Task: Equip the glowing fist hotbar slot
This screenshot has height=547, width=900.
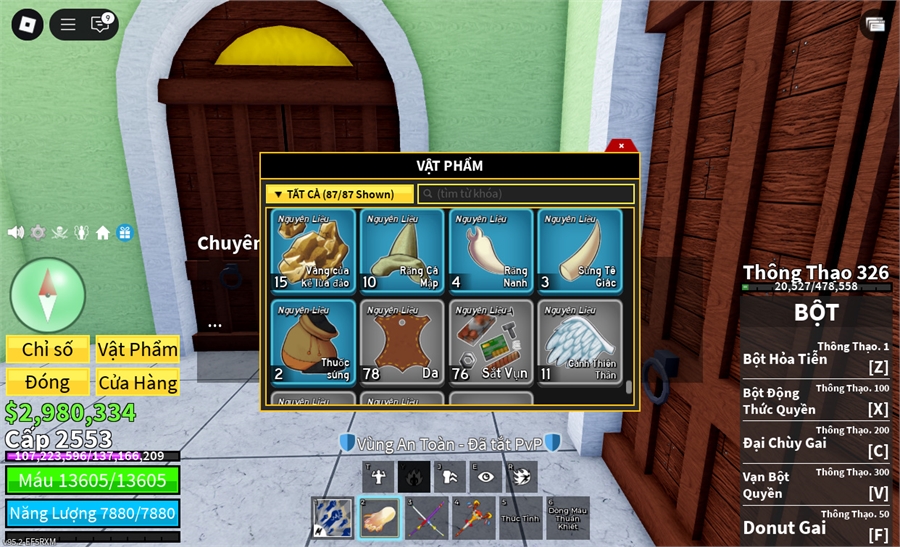Action: [x=380, y=518]
